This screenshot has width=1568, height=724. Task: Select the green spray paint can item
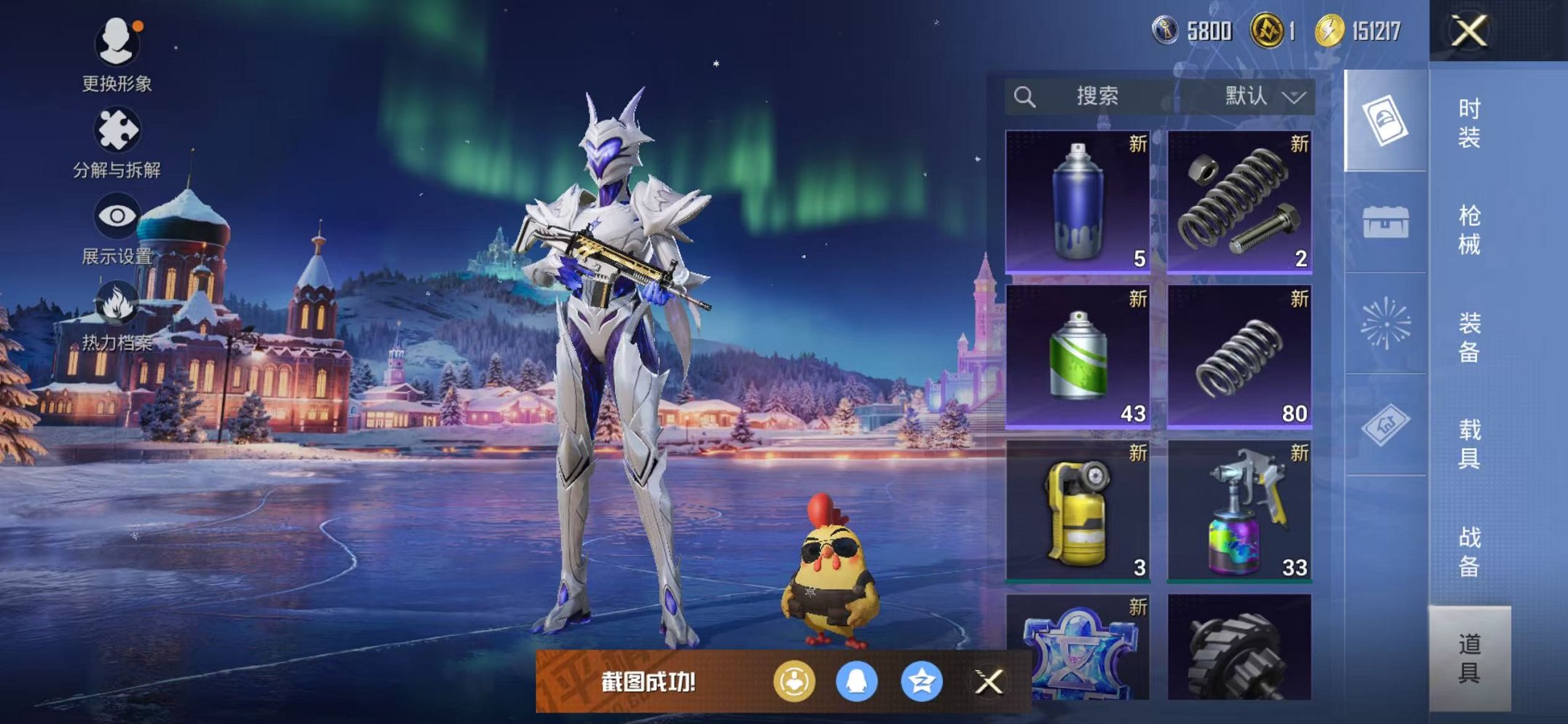[x=1078, y=356]
